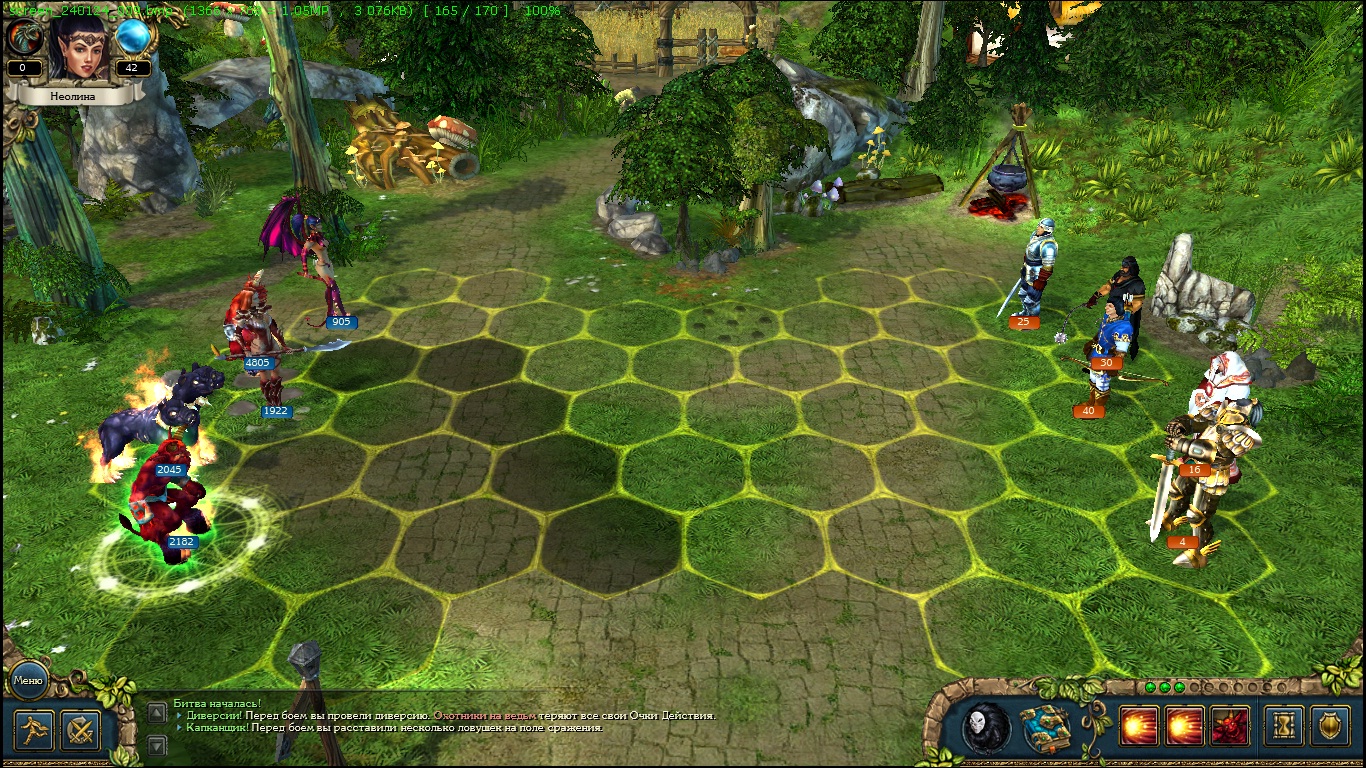Toggle the crossed swords auto-battle button
Viewport: 1366px width, 768px height.
pyautogui.click(x=80, y=728)
